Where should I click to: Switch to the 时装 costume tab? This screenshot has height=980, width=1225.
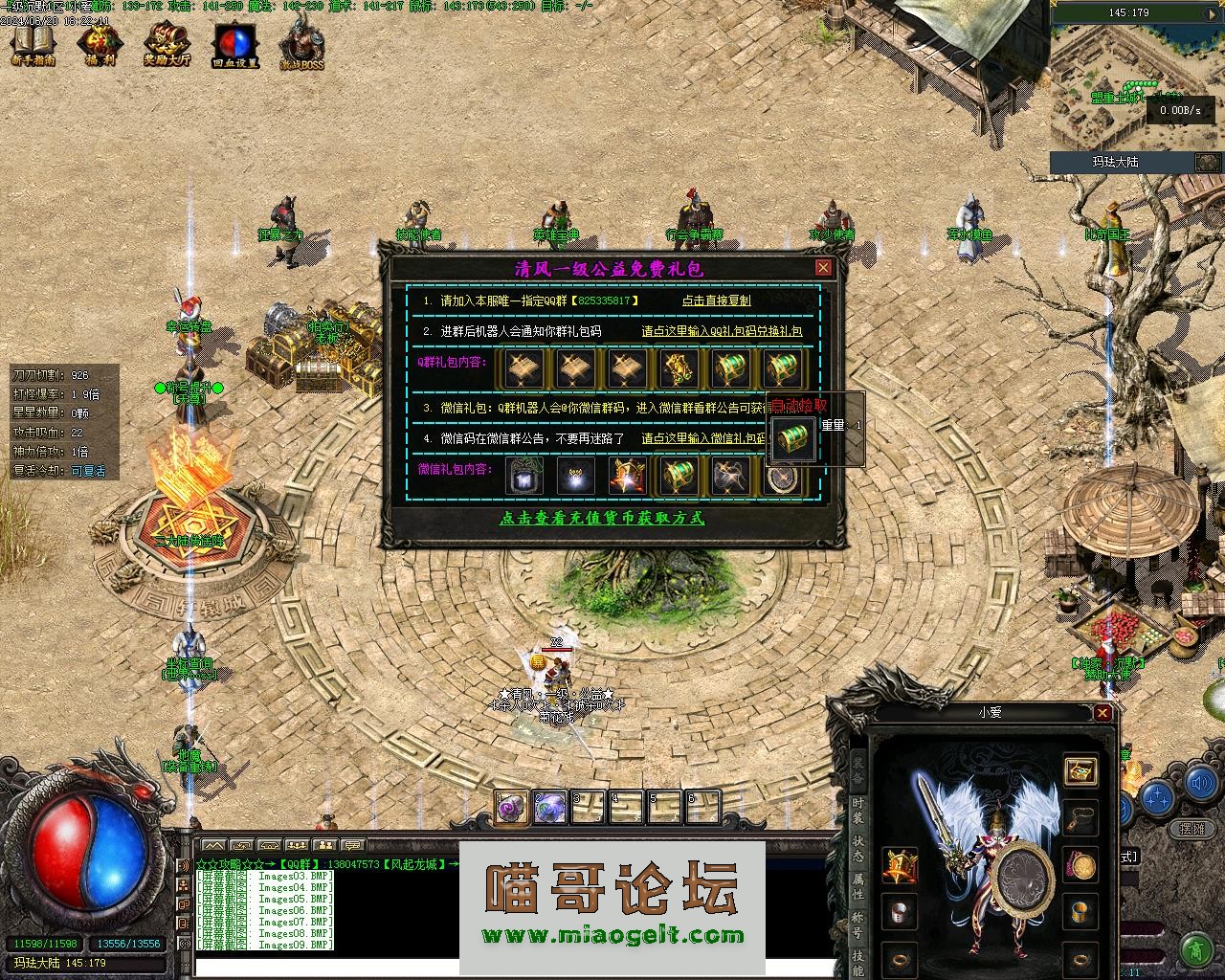pyautogui.click(x=857, y=810)
